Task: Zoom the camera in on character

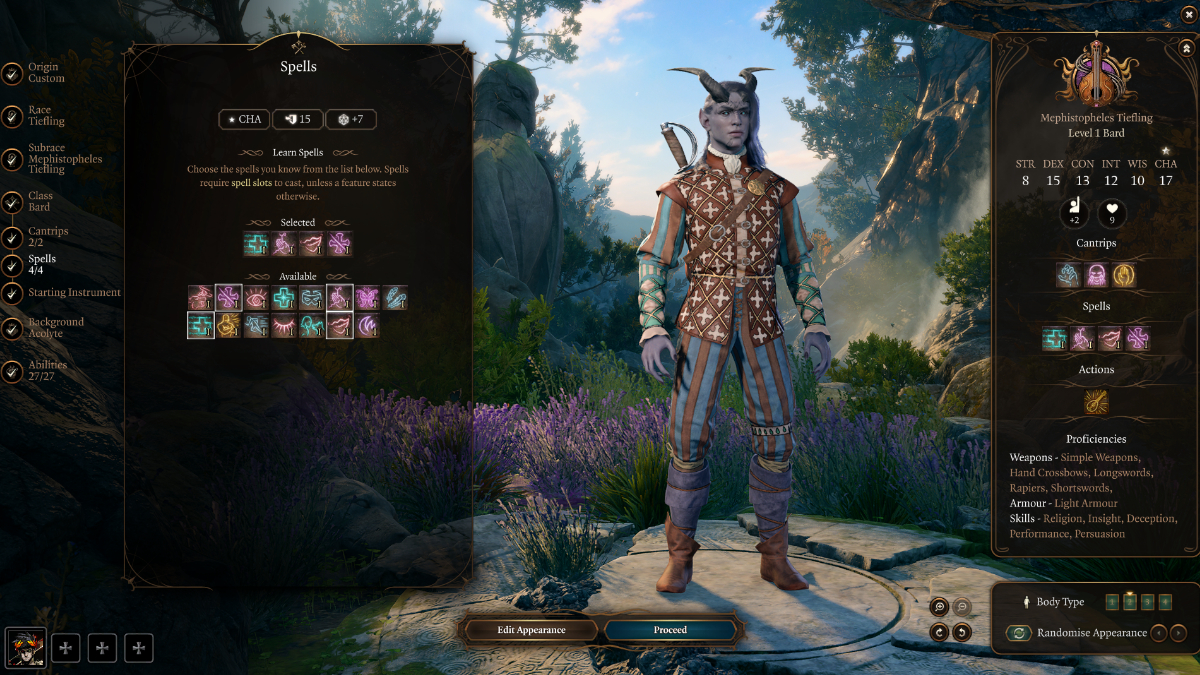Action: [939, 607]
